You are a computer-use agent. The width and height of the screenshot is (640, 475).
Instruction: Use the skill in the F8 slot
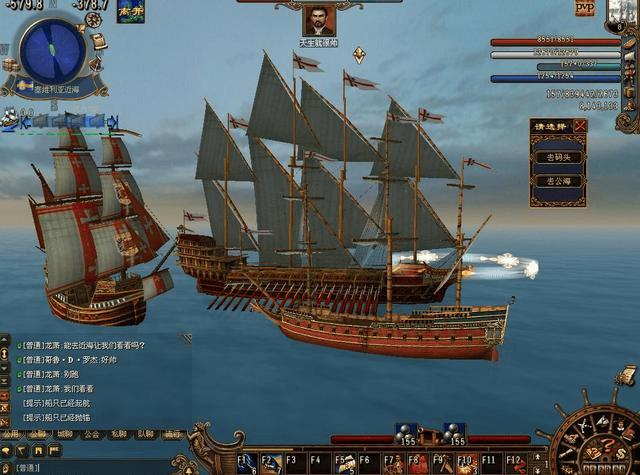pyautogui.click(x=416, y=462)
